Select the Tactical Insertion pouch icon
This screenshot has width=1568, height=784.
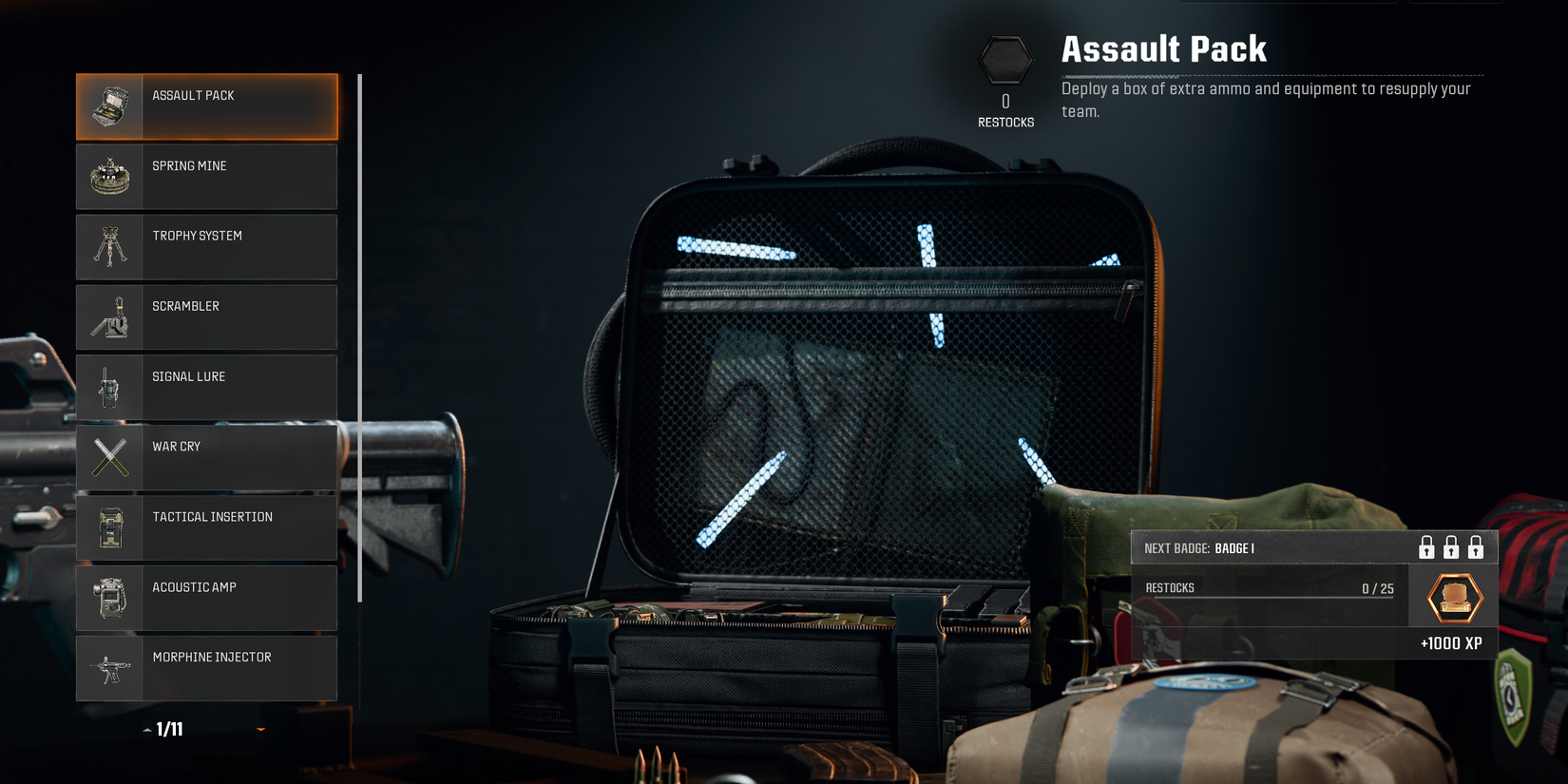[x=110, y=527]
